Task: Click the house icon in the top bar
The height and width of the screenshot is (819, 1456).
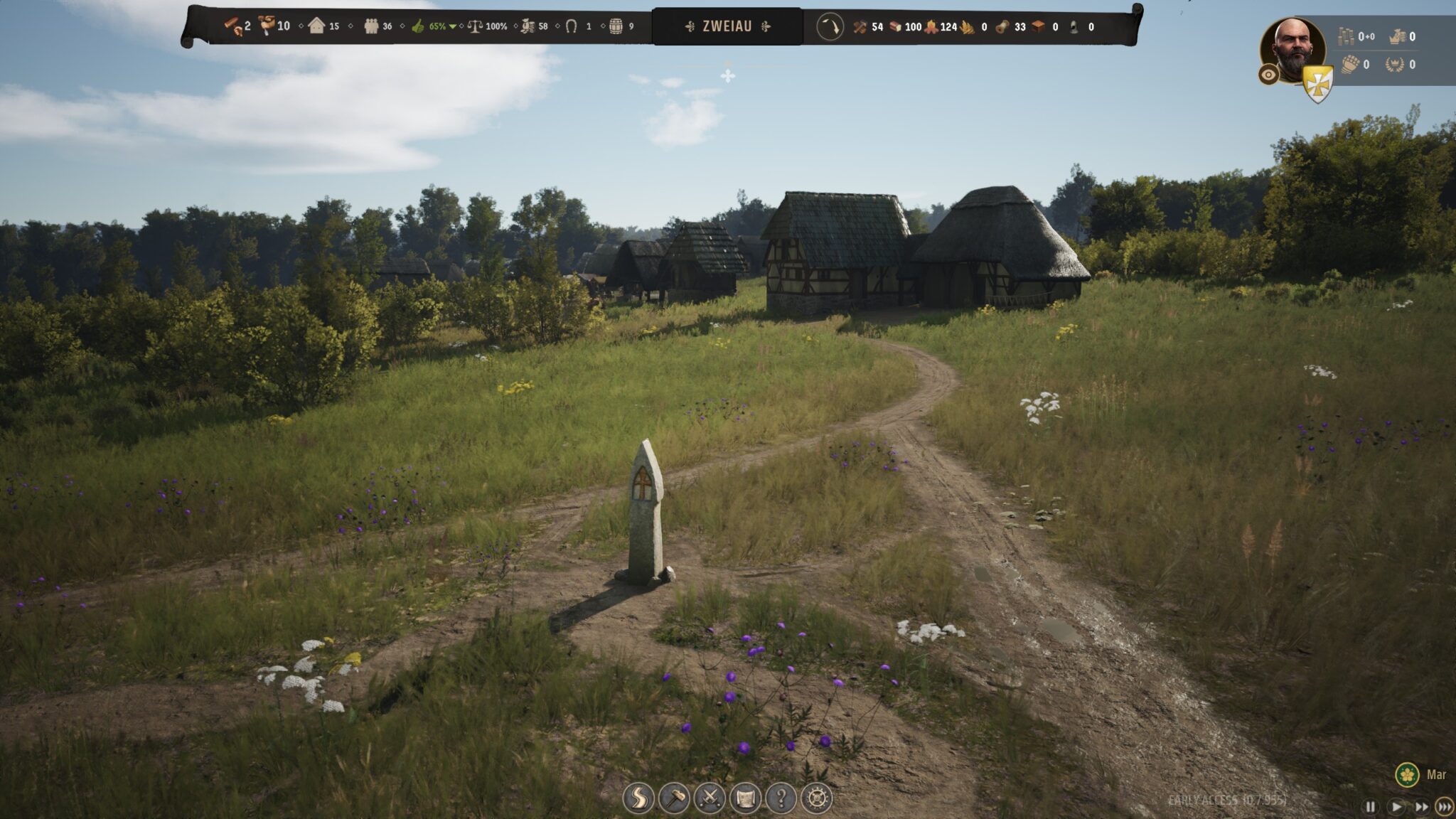Action: coord(316,26)
